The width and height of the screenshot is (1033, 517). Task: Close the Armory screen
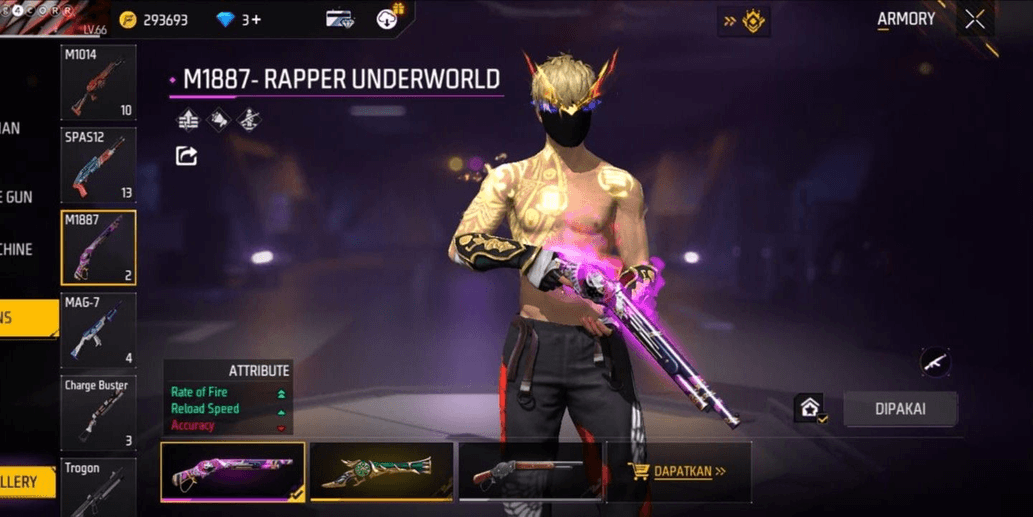pyautogui.click(x=974, y=20)
